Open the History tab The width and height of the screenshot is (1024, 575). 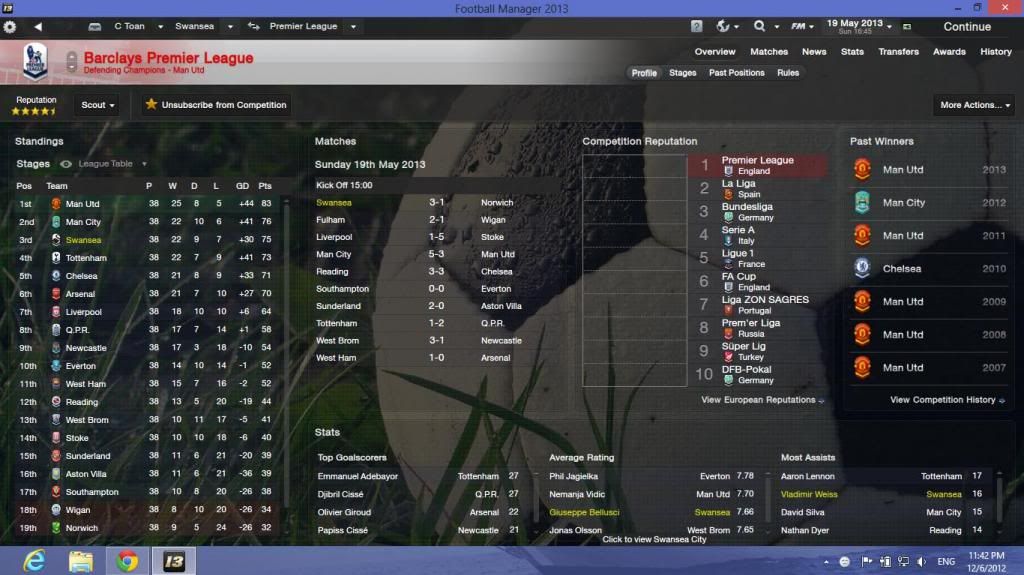pos(995,52)
